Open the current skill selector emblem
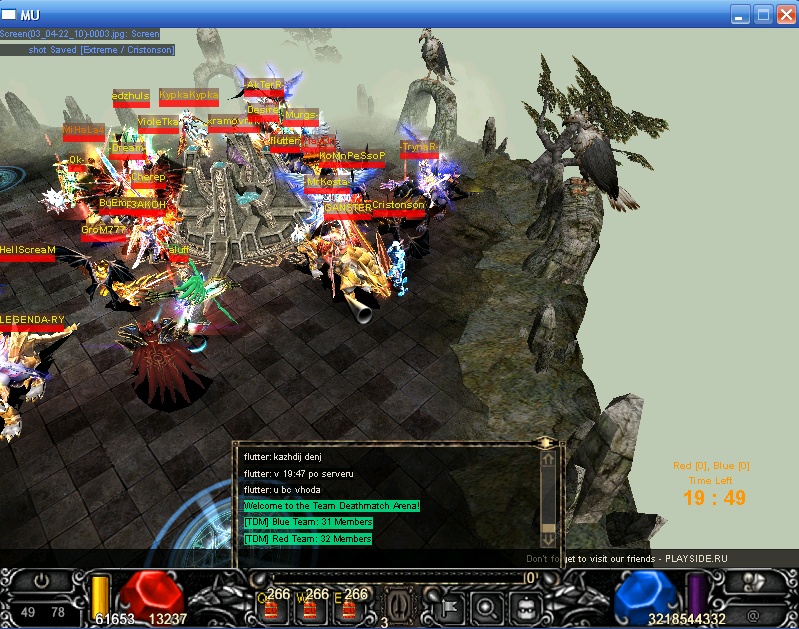 [x=398, y=603]
